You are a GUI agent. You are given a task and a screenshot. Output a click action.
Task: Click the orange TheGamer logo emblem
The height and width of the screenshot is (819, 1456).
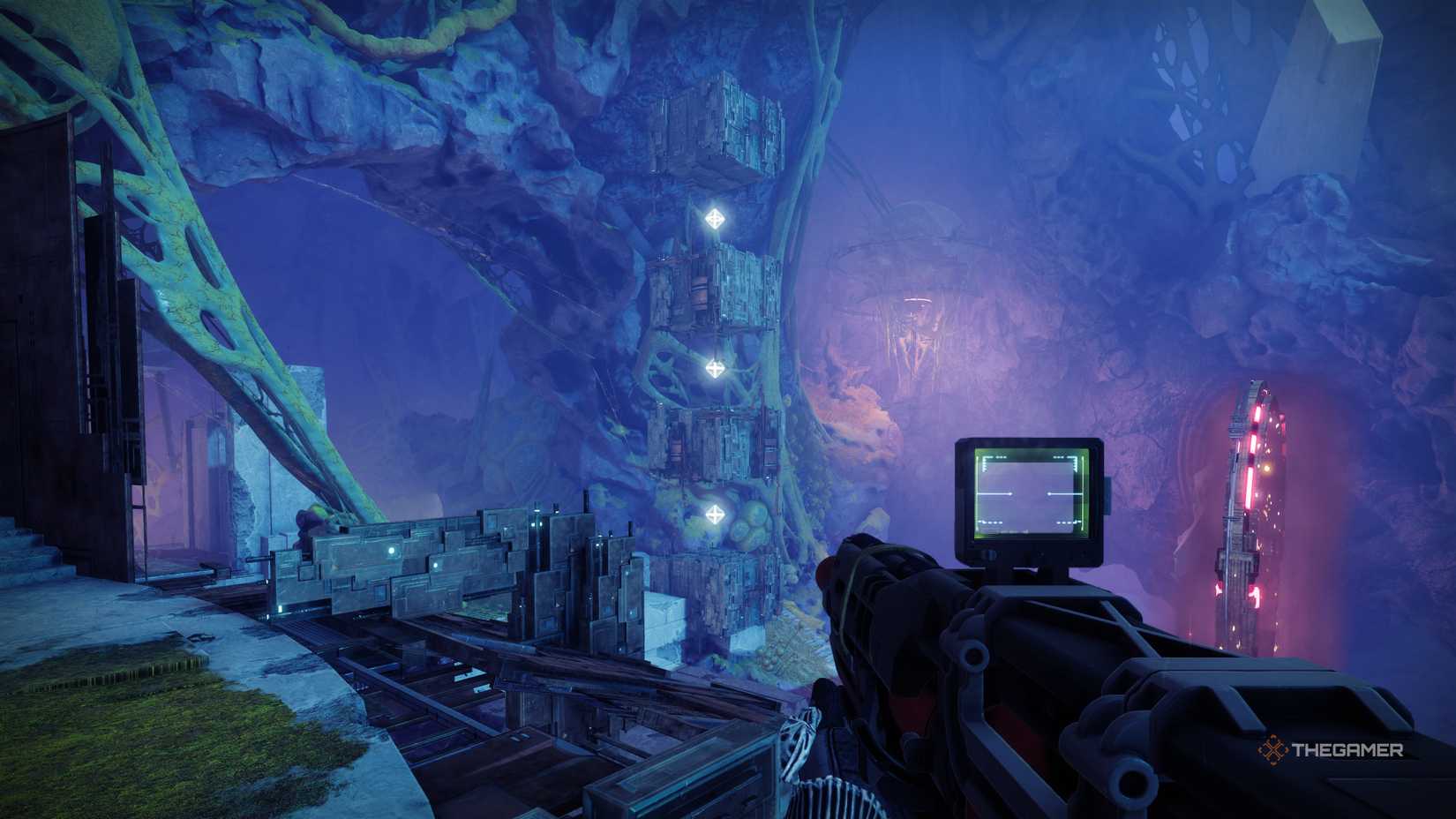[1272, 749]
